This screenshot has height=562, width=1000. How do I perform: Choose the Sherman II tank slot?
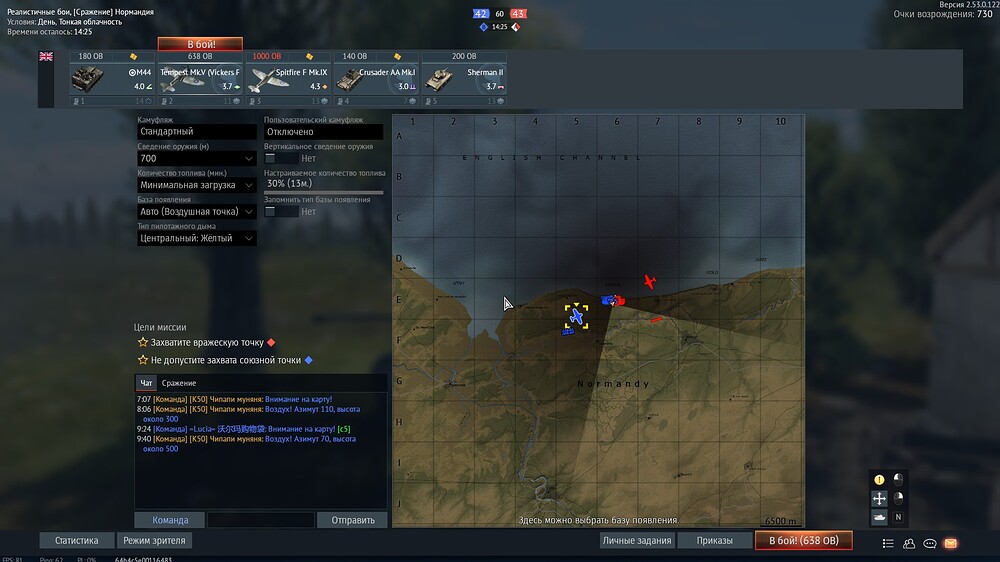[x=464, y=78]
